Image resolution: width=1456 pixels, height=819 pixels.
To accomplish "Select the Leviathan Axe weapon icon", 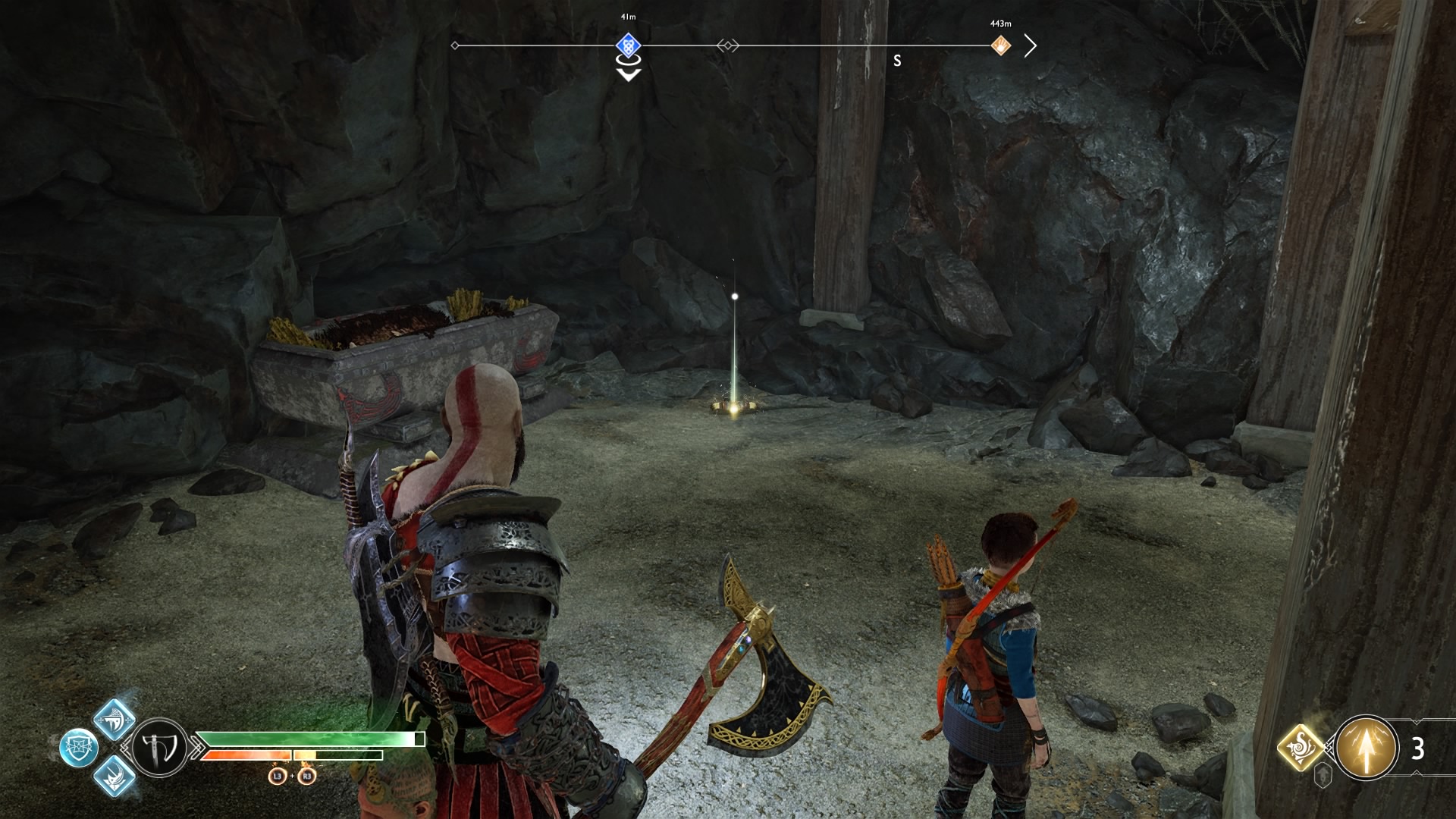I will [161, 748].
